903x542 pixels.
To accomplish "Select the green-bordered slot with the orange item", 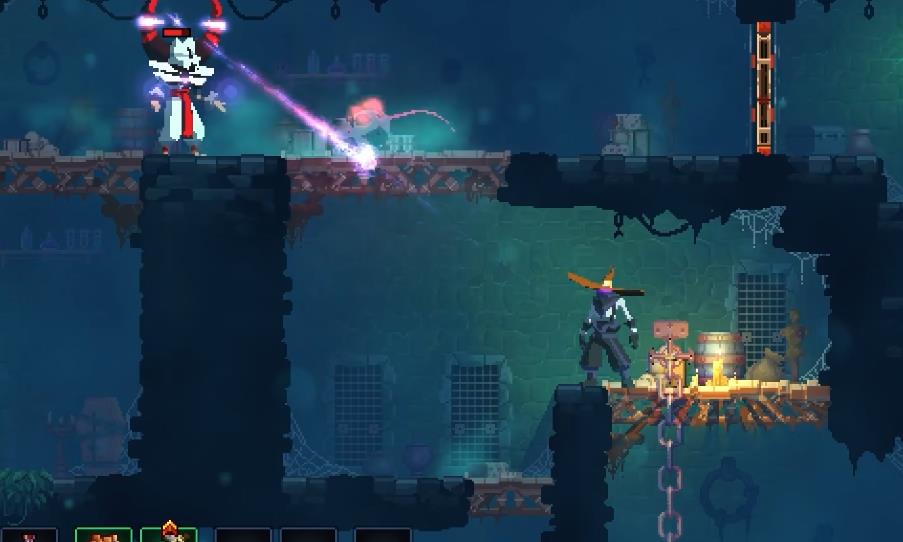I will point(103,535).
